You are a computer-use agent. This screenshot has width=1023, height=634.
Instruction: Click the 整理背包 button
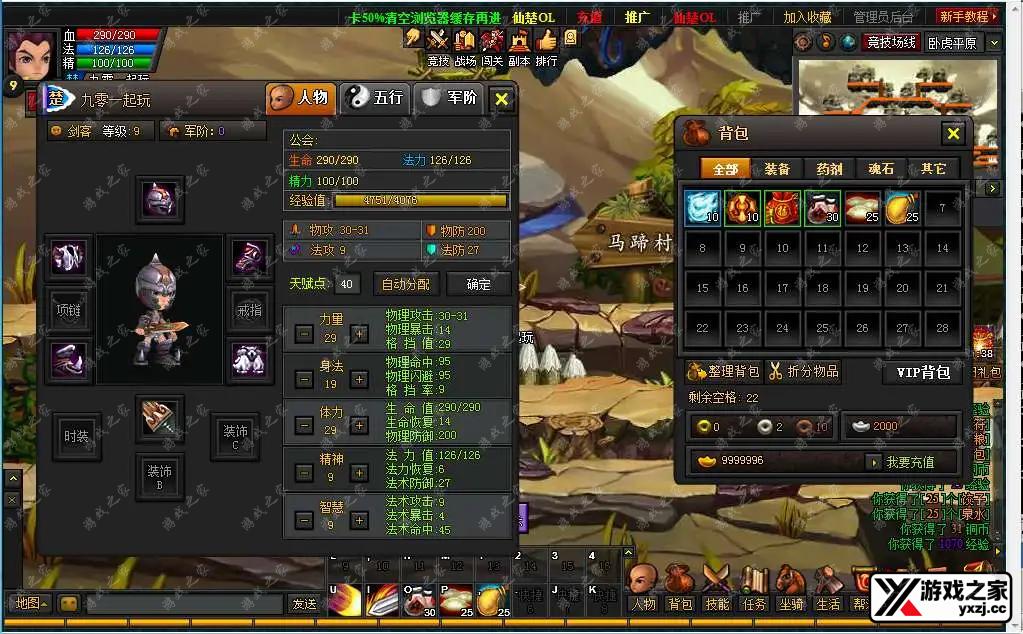(x=725, y=372)
